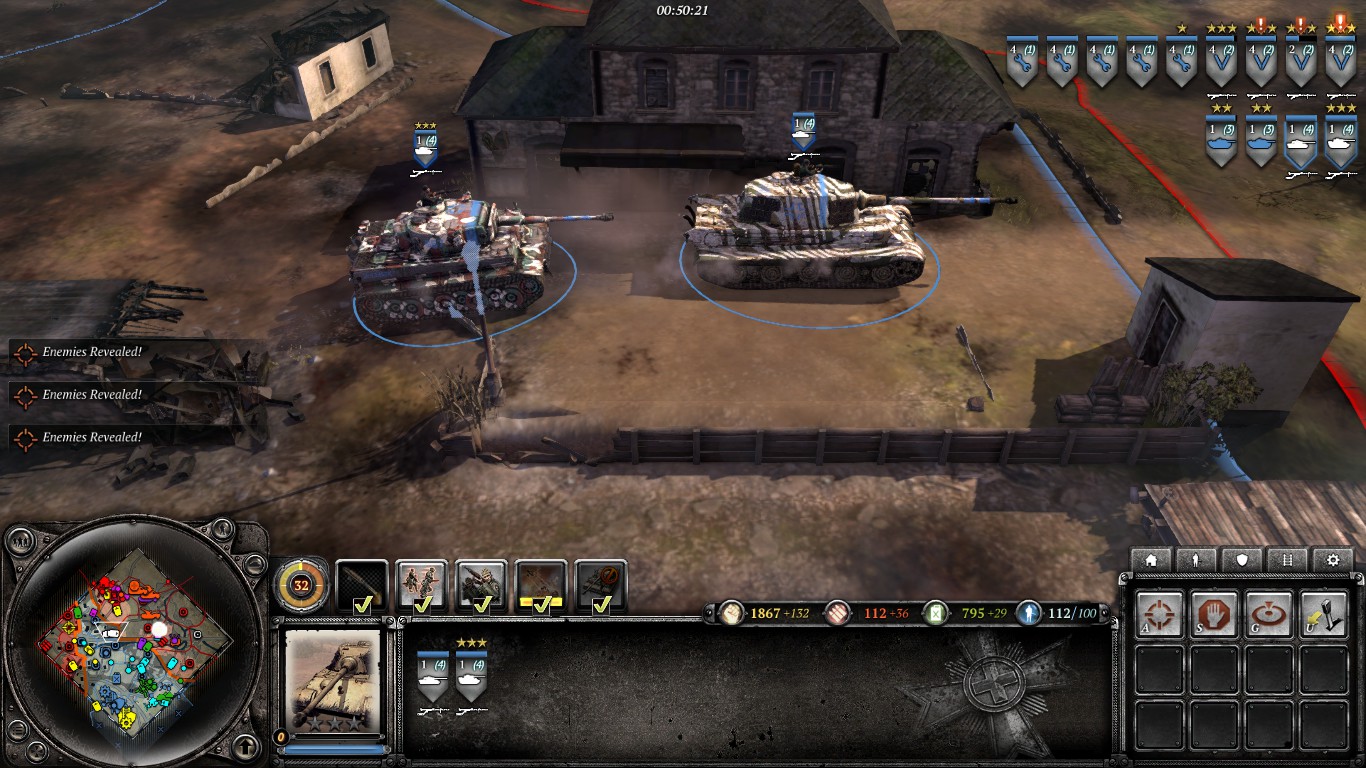Image resolution: width=1366 pixels, height=768 pixels.
Task: Click the reverse move lever command
Action: tap(1324, 613)
